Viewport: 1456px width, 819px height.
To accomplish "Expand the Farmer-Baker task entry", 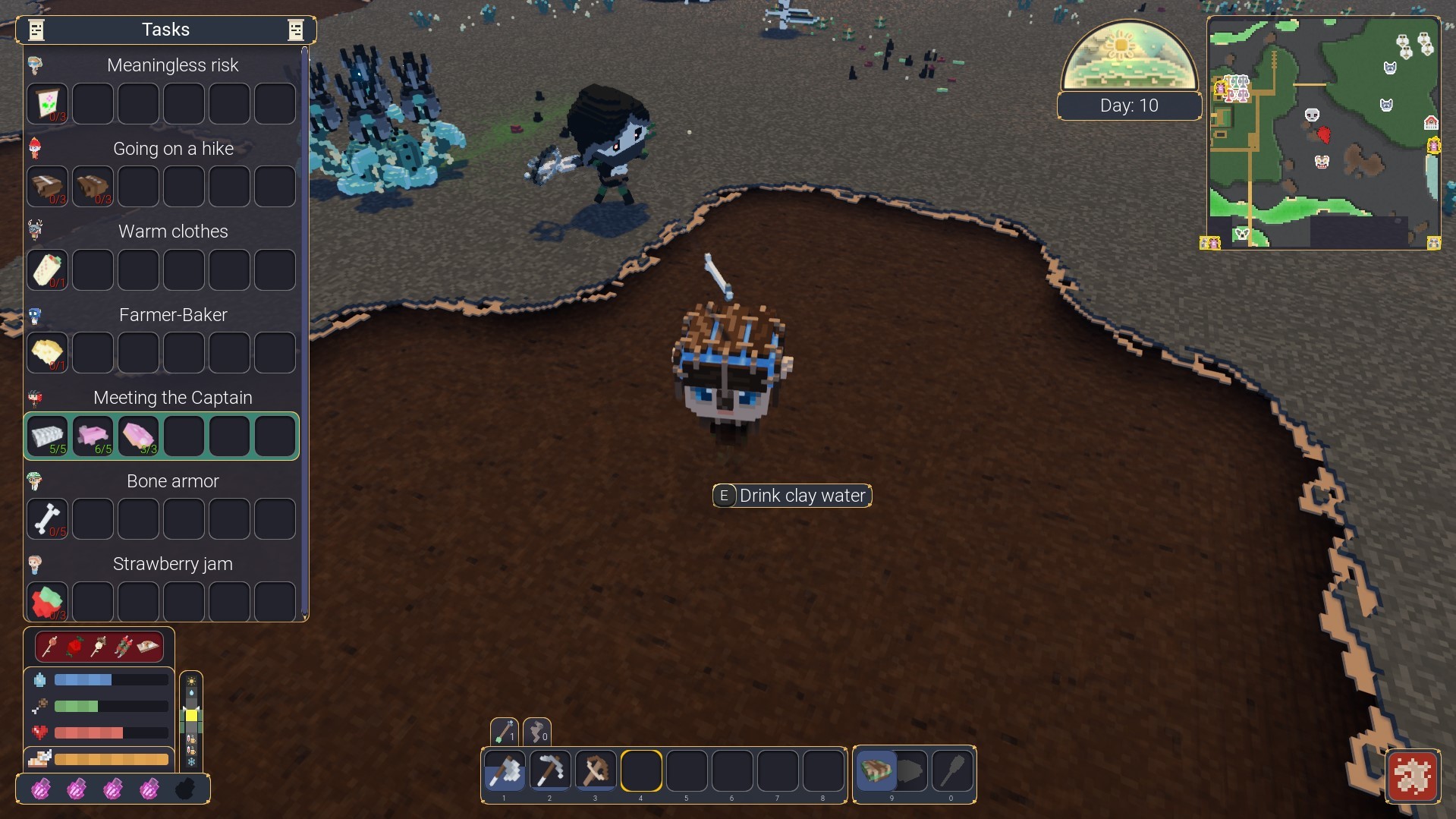I will click(x=173, y=314).
